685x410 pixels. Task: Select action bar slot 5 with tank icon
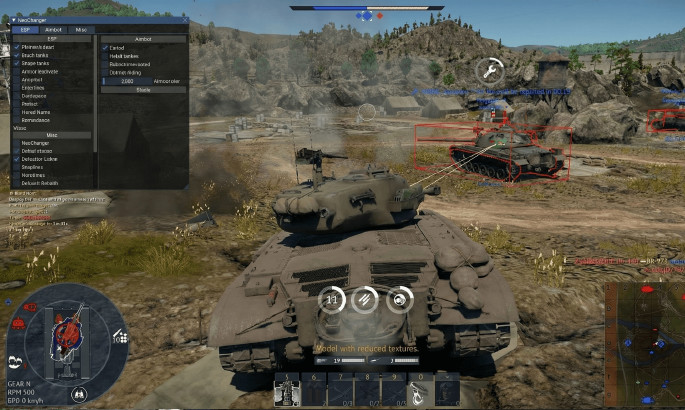pyautogui.click(x=287, y=390)
